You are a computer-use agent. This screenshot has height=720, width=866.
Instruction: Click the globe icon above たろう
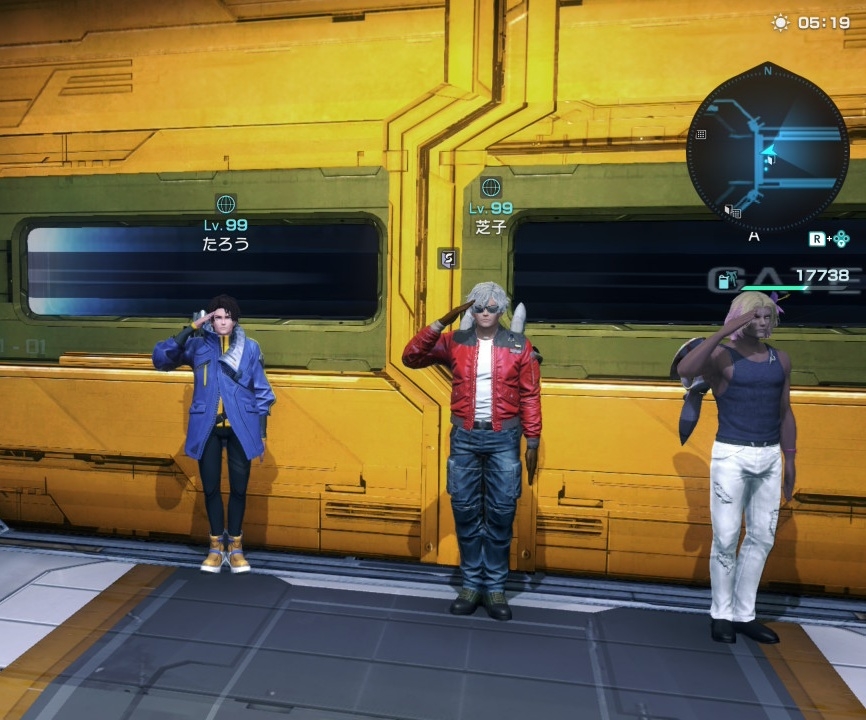pyautogui.click(x=226, y=204)
